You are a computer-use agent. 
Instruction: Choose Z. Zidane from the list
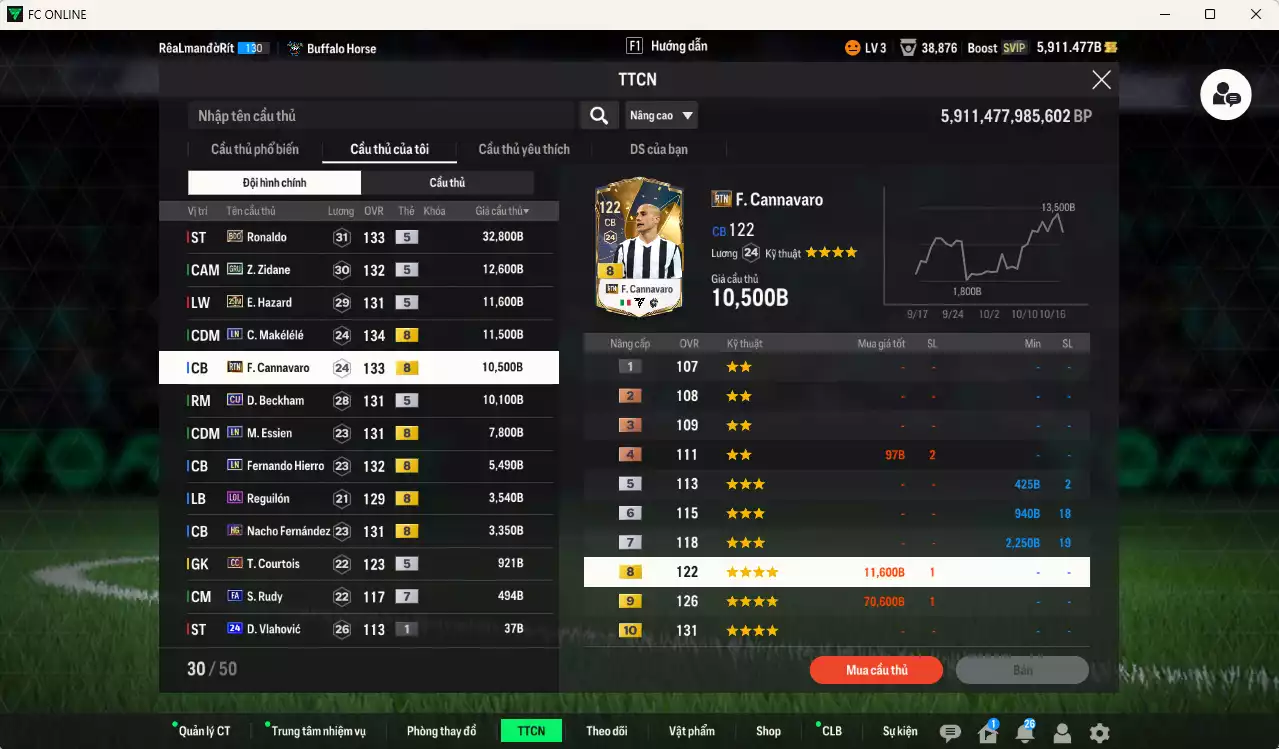coord(358,270)
